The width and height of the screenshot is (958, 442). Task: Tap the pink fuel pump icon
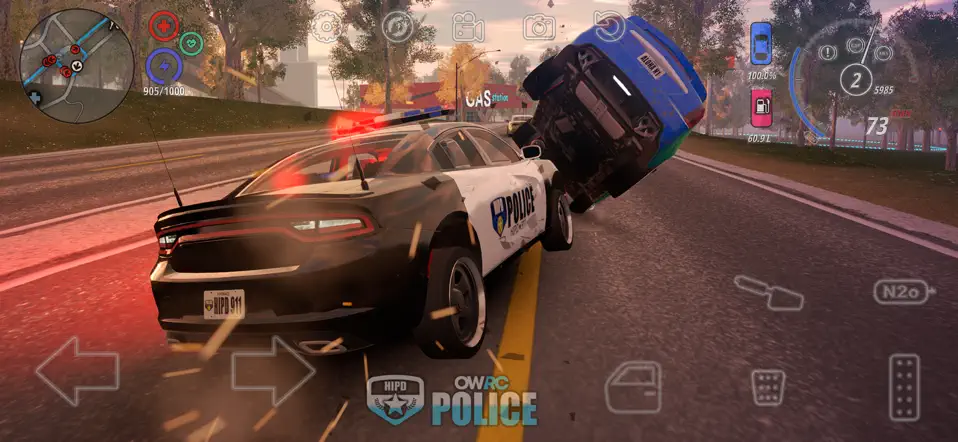pos(761,107)
